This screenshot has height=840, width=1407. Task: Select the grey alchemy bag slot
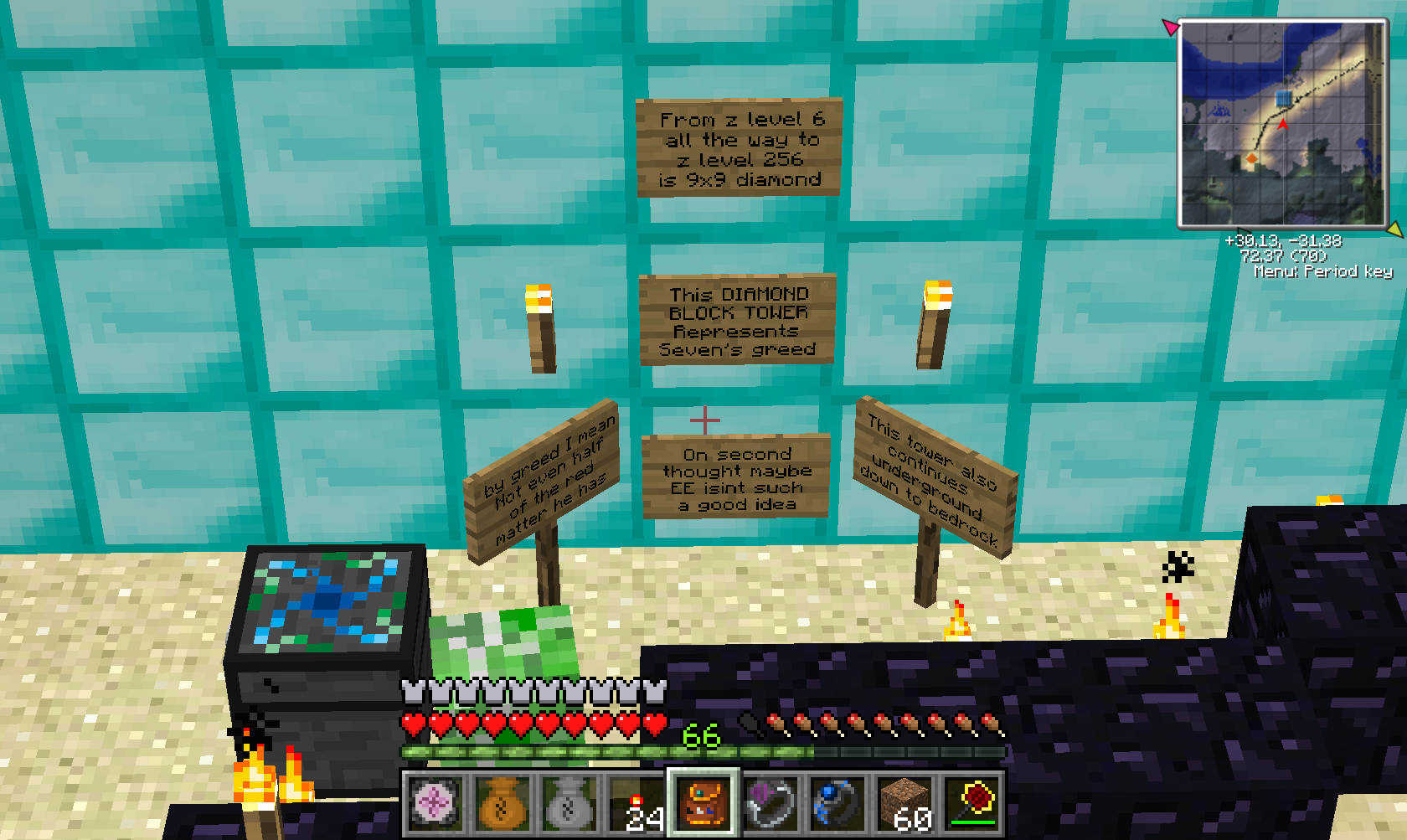pos(569,803)
